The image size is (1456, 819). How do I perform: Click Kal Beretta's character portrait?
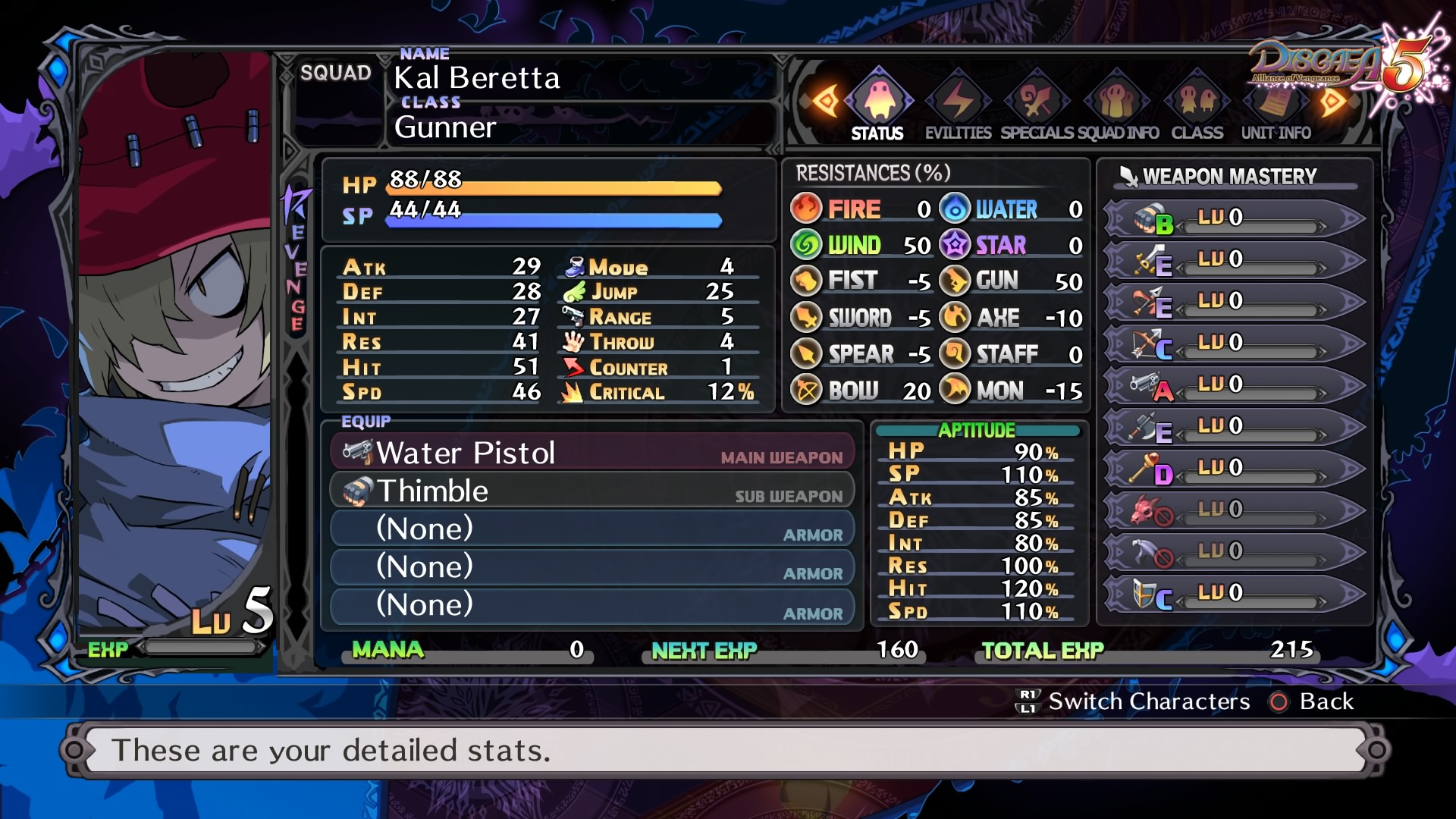point(174,341)
